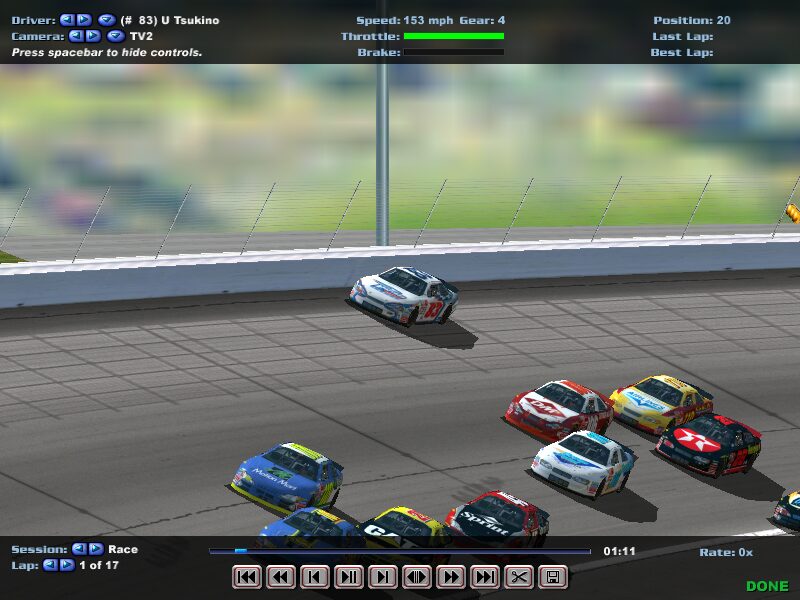Click the slow-motion playback button

(417, 577)
